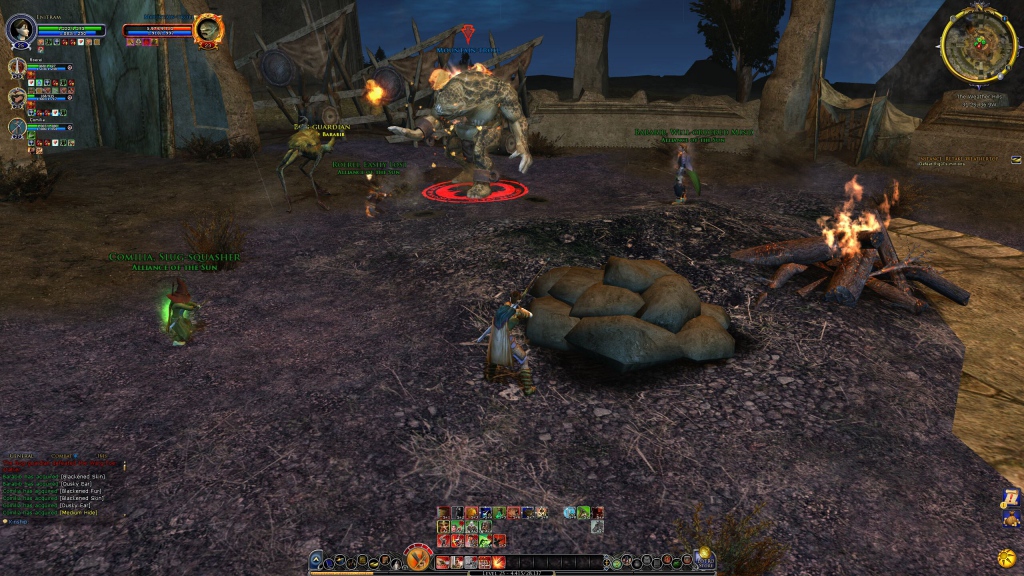Open the scroll notification icon on right edge
The width and height of the screenshot is (1024, 576).
tap(1011, 497)
